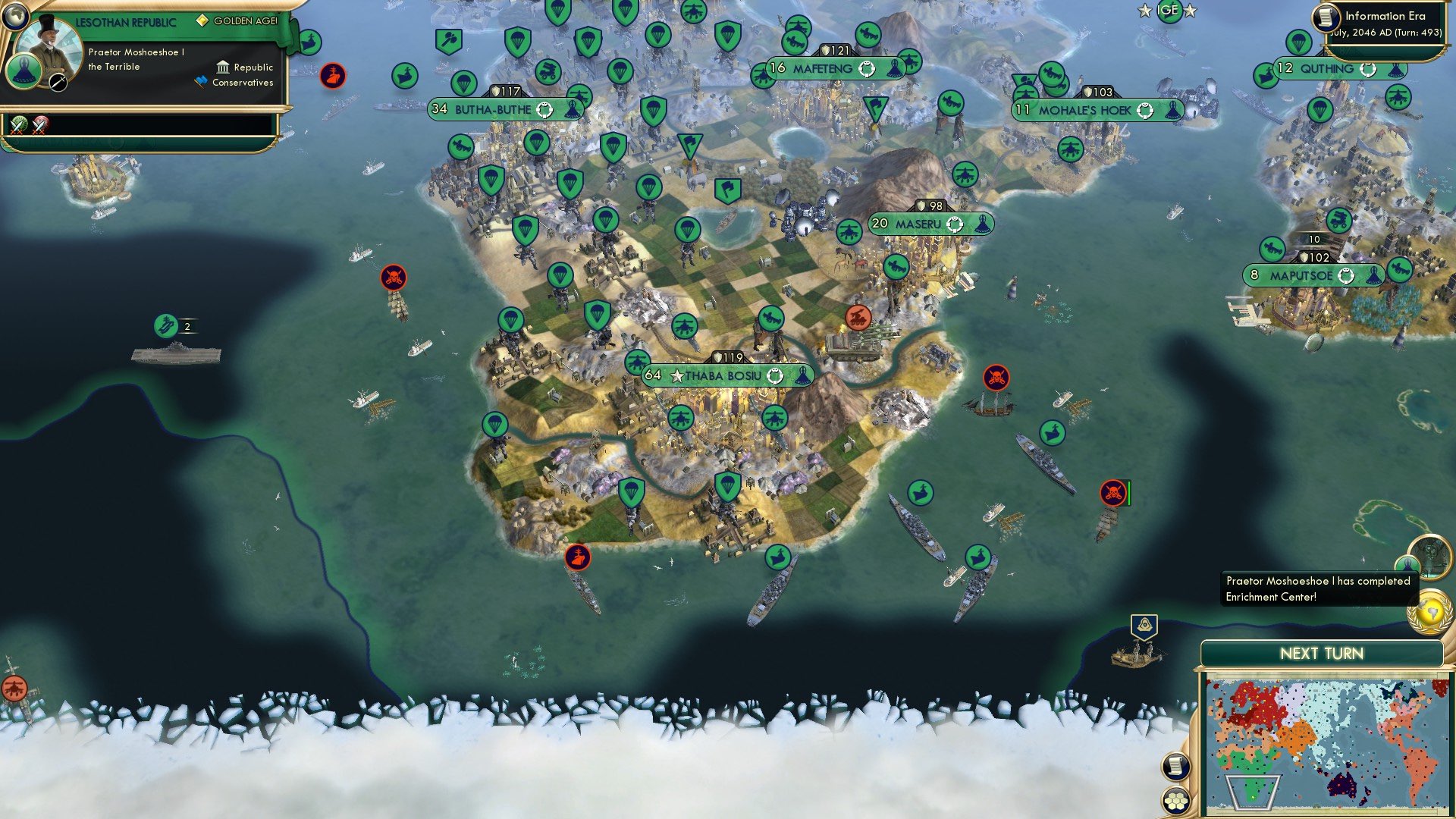1456x819 pixels.
Task: Click the production ring on Thaba Bosiu's banner
Action: (x=776, y=375)
